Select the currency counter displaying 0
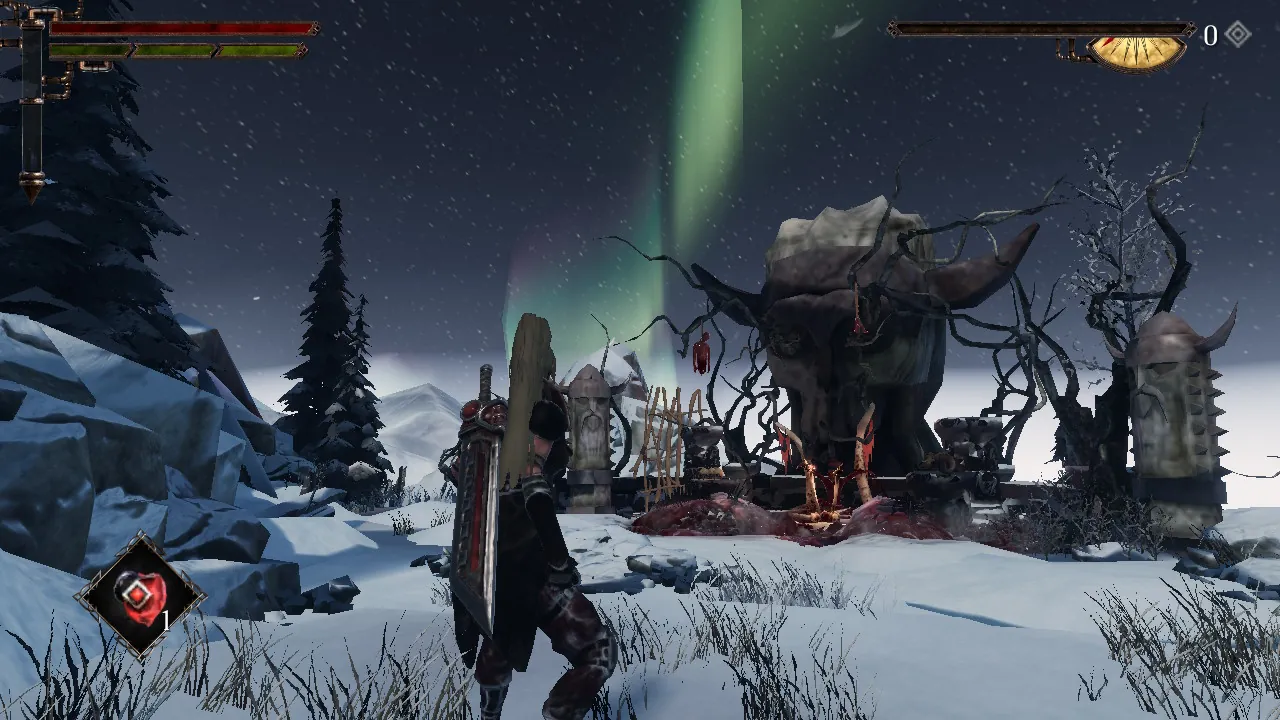Viewport: 1280px width, 720px height. pos(1211,33)
